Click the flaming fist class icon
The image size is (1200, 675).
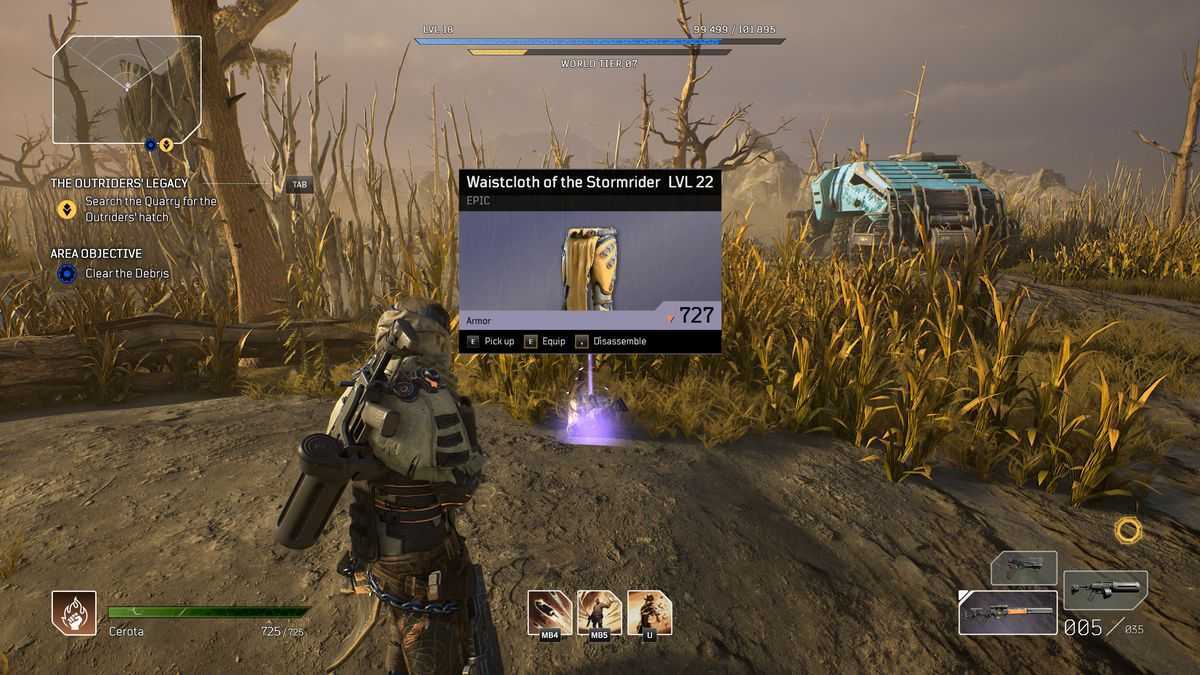point(74,613)
